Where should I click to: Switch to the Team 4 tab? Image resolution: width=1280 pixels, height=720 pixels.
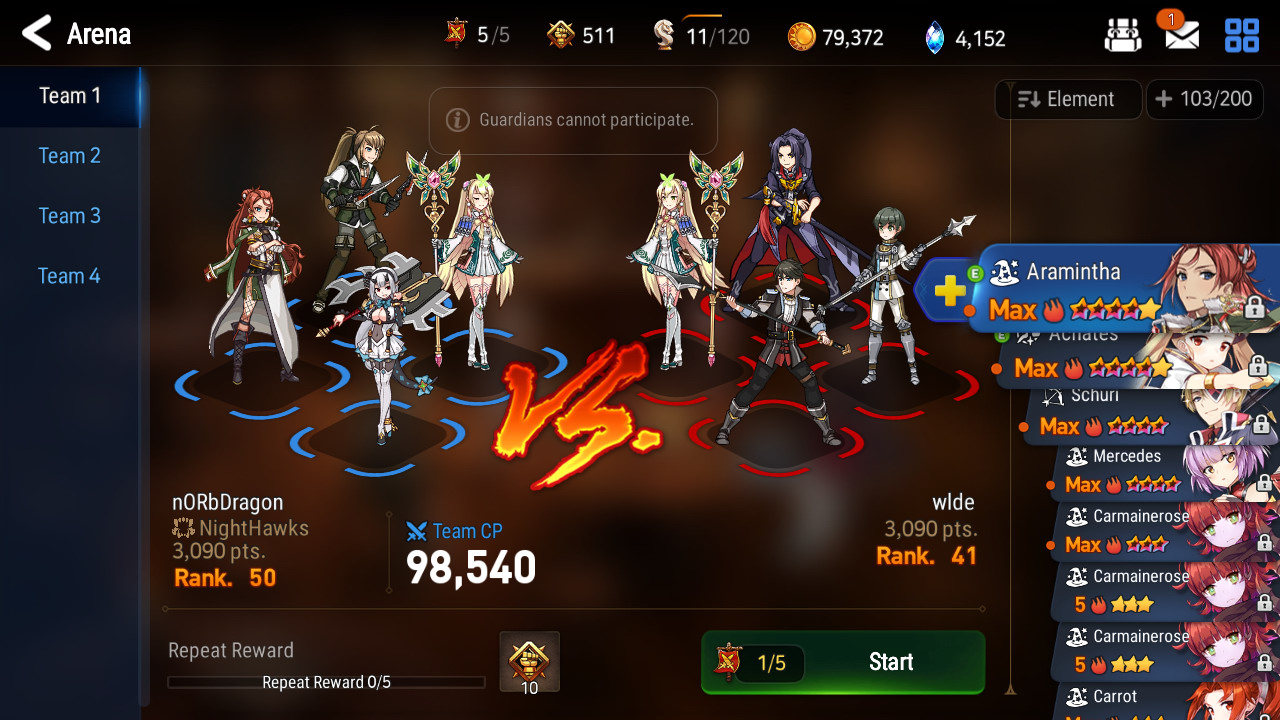(69, 276)
